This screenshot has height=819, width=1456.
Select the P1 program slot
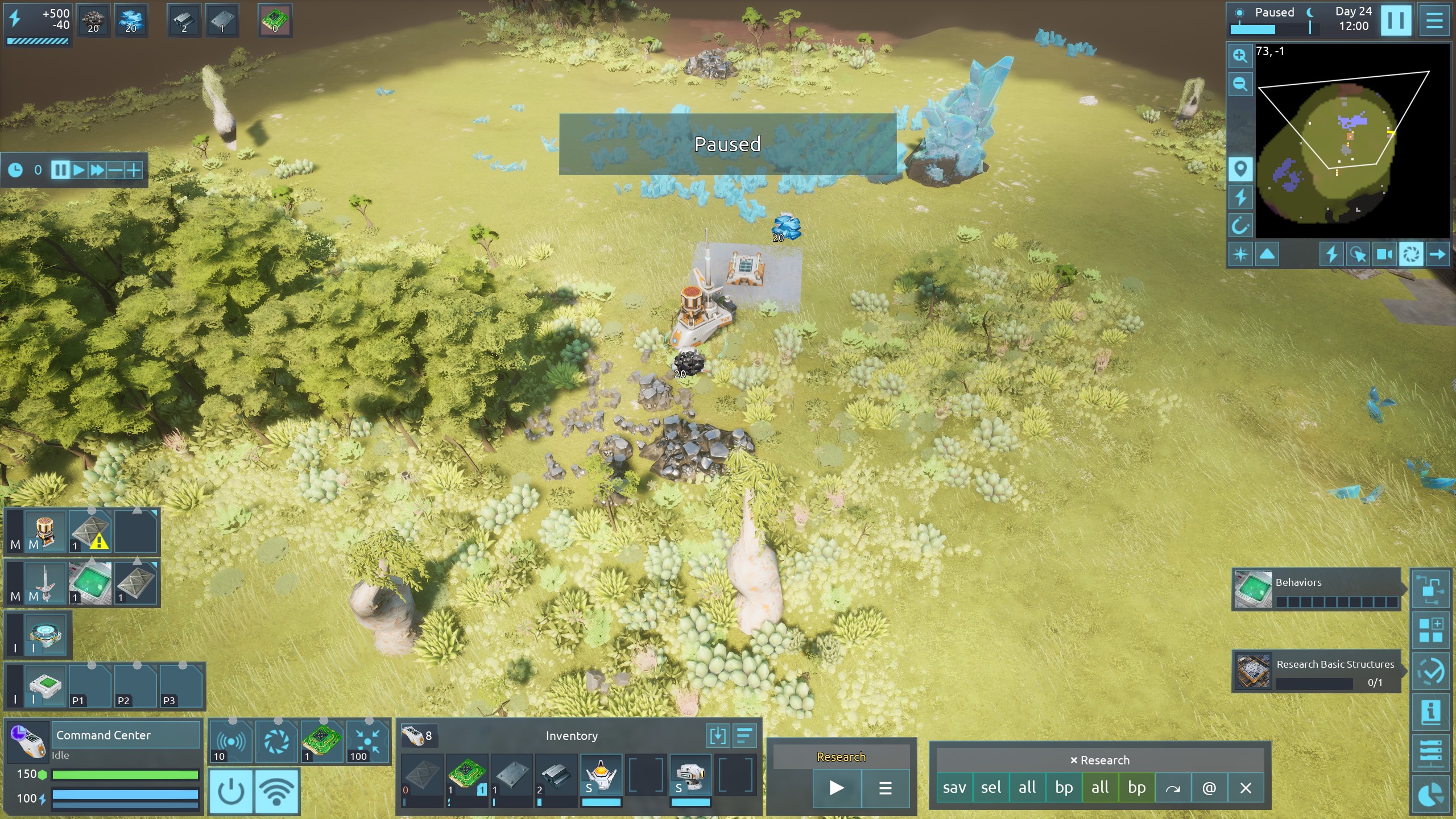pyautogui.click(x=90, y=686)
